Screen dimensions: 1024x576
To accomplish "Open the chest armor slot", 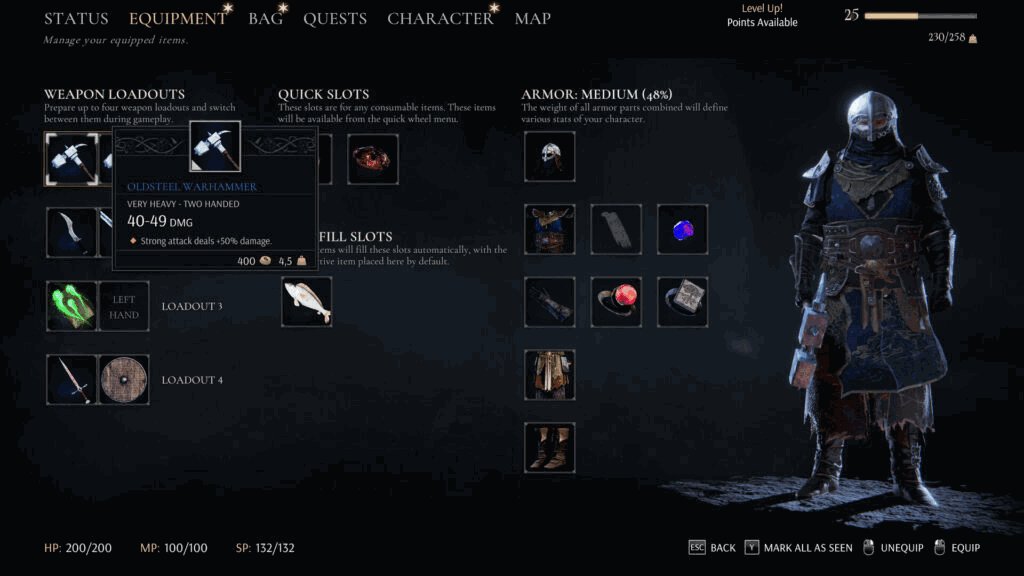I will pyautogui.click(x=550, y=230).
